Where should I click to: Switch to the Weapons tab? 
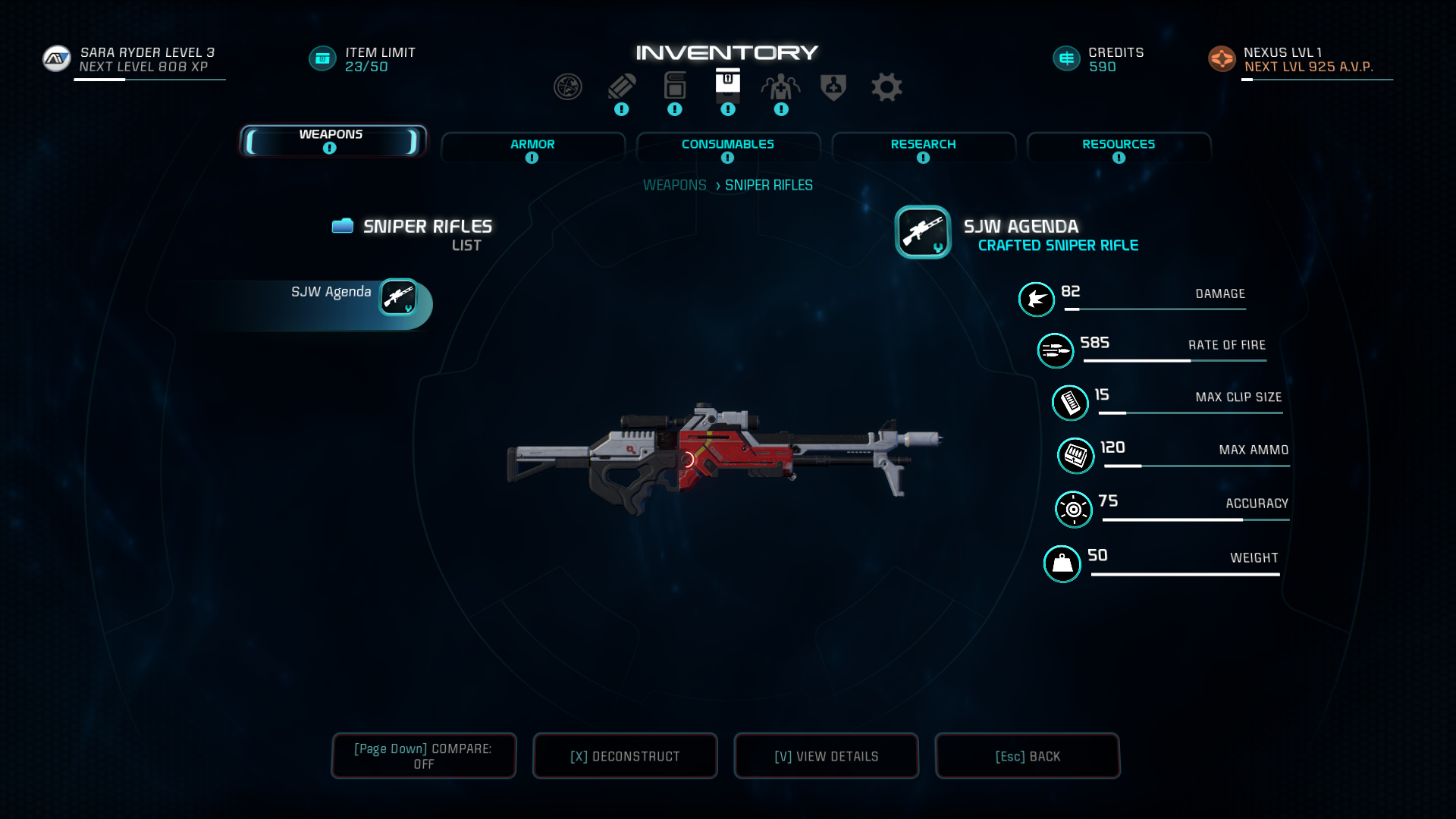pyautogui.click(x=332, y=141)
